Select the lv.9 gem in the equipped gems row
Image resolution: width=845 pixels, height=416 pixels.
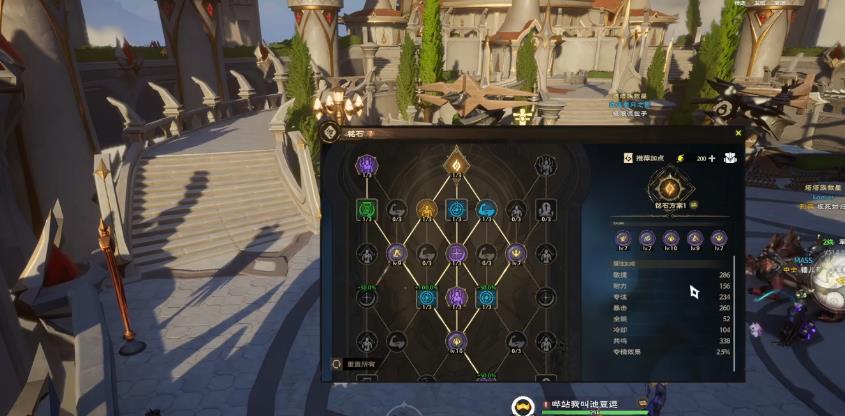point(696,238)
